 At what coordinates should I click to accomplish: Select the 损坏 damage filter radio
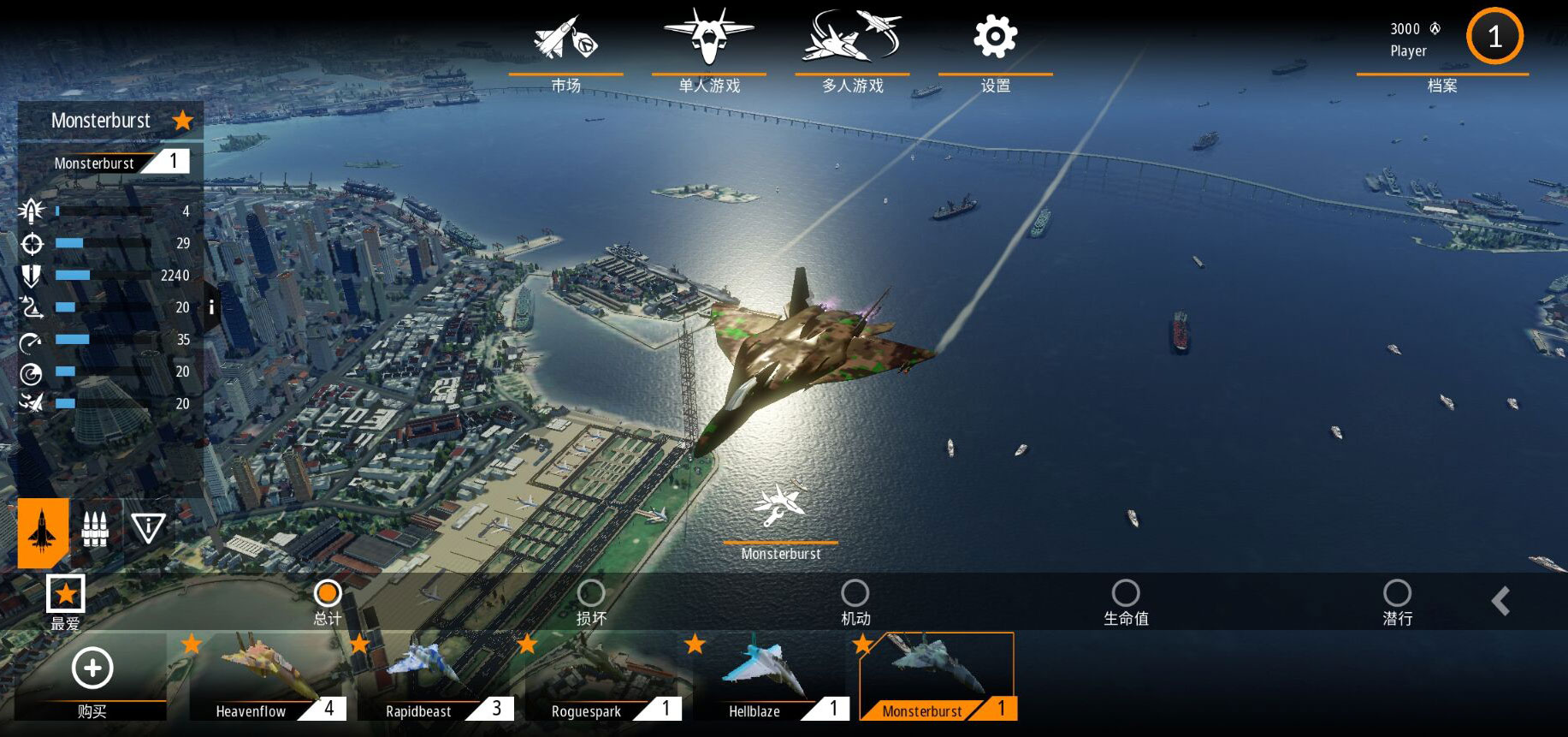(591, 592)
